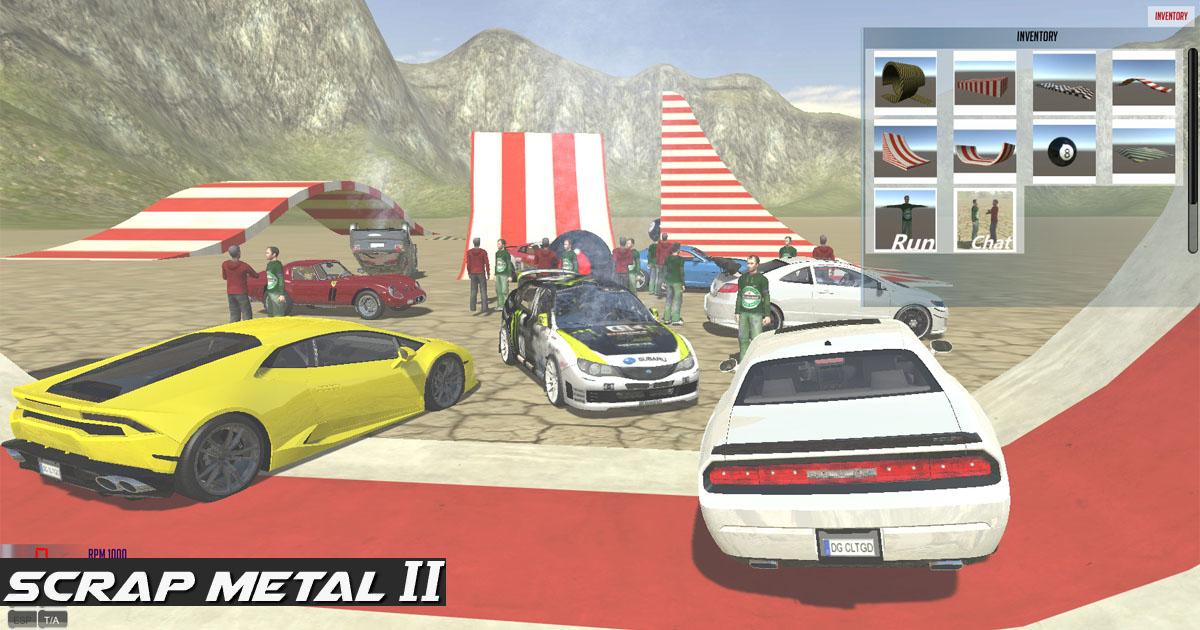Select the loop tunnel inventory item
This screenshot has height=630, width=1200.
pos(906,83)
